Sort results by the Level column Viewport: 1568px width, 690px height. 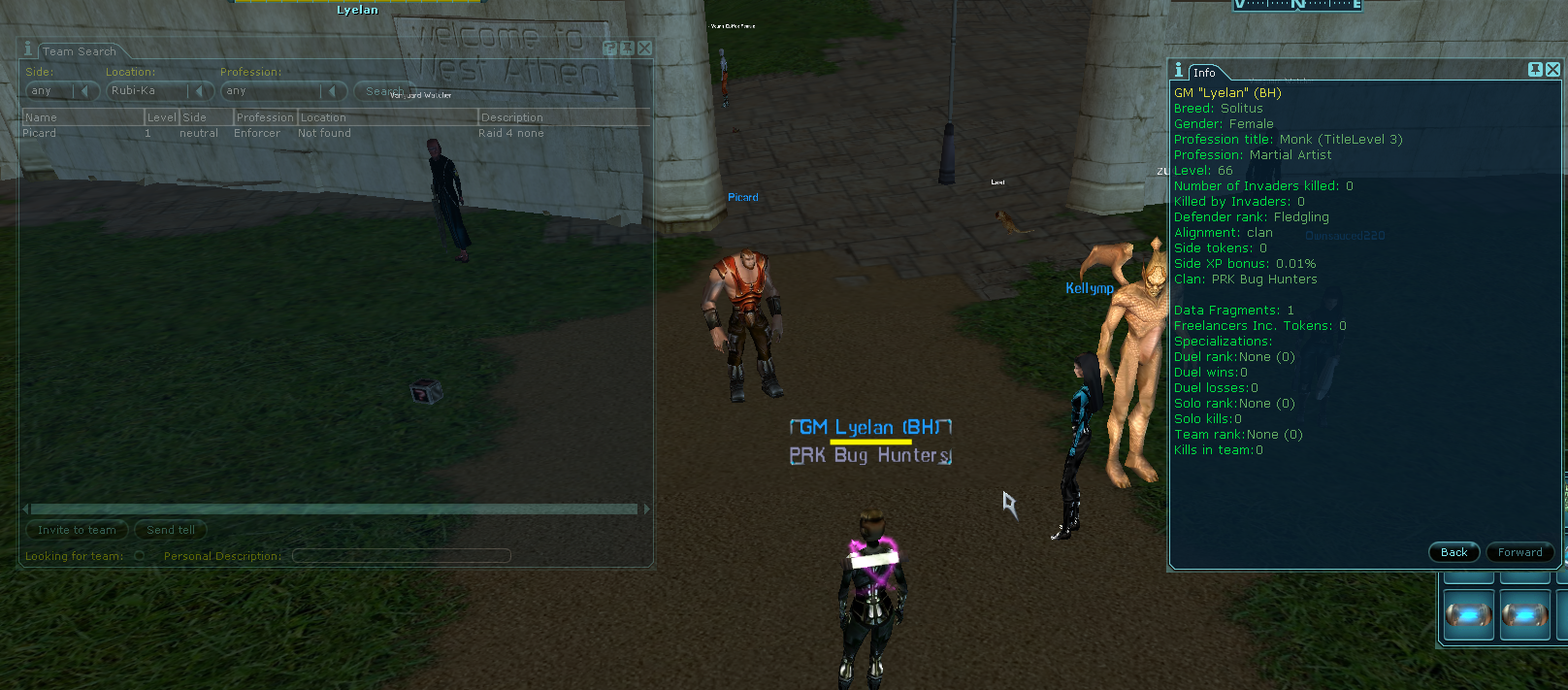point(161,117)
